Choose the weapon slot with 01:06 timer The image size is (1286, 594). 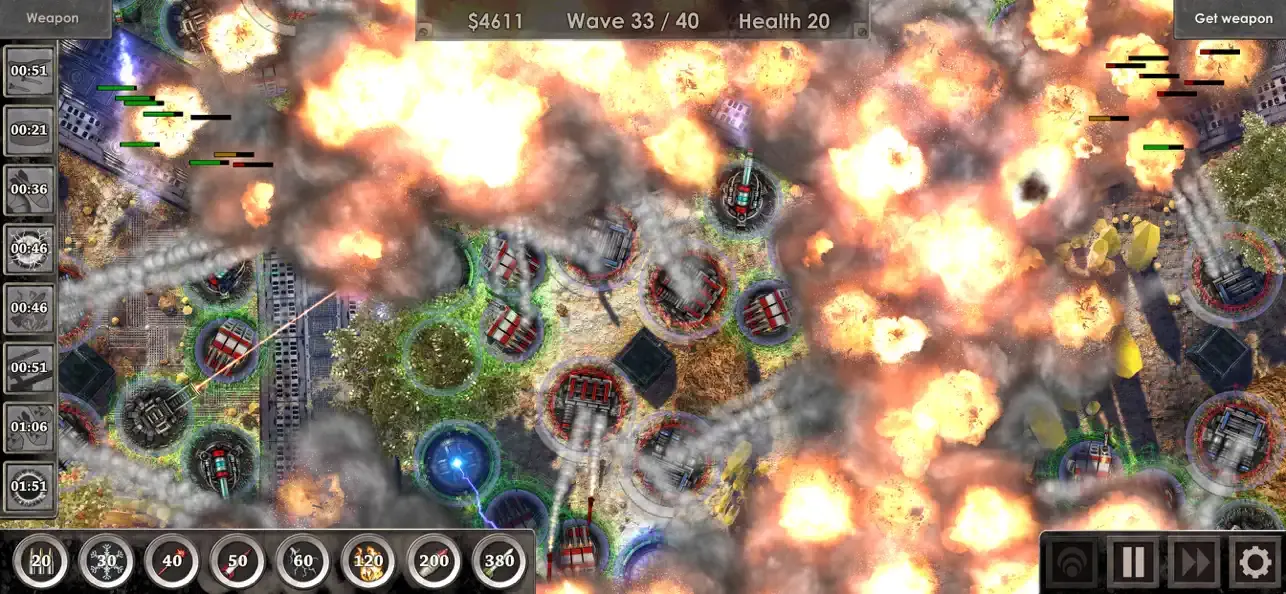point(29,427)
